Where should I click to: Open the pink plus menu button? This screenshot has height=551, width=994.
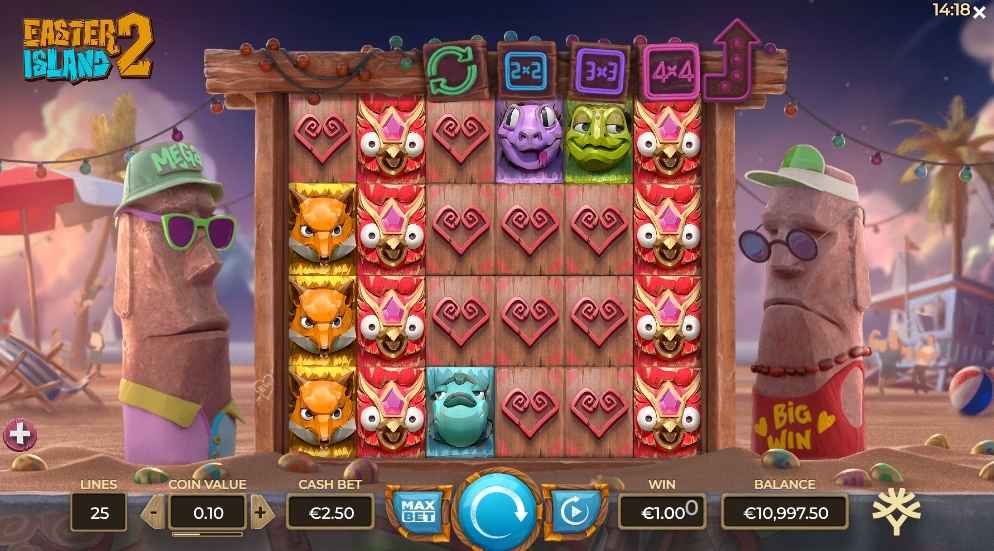pos(19,434)
